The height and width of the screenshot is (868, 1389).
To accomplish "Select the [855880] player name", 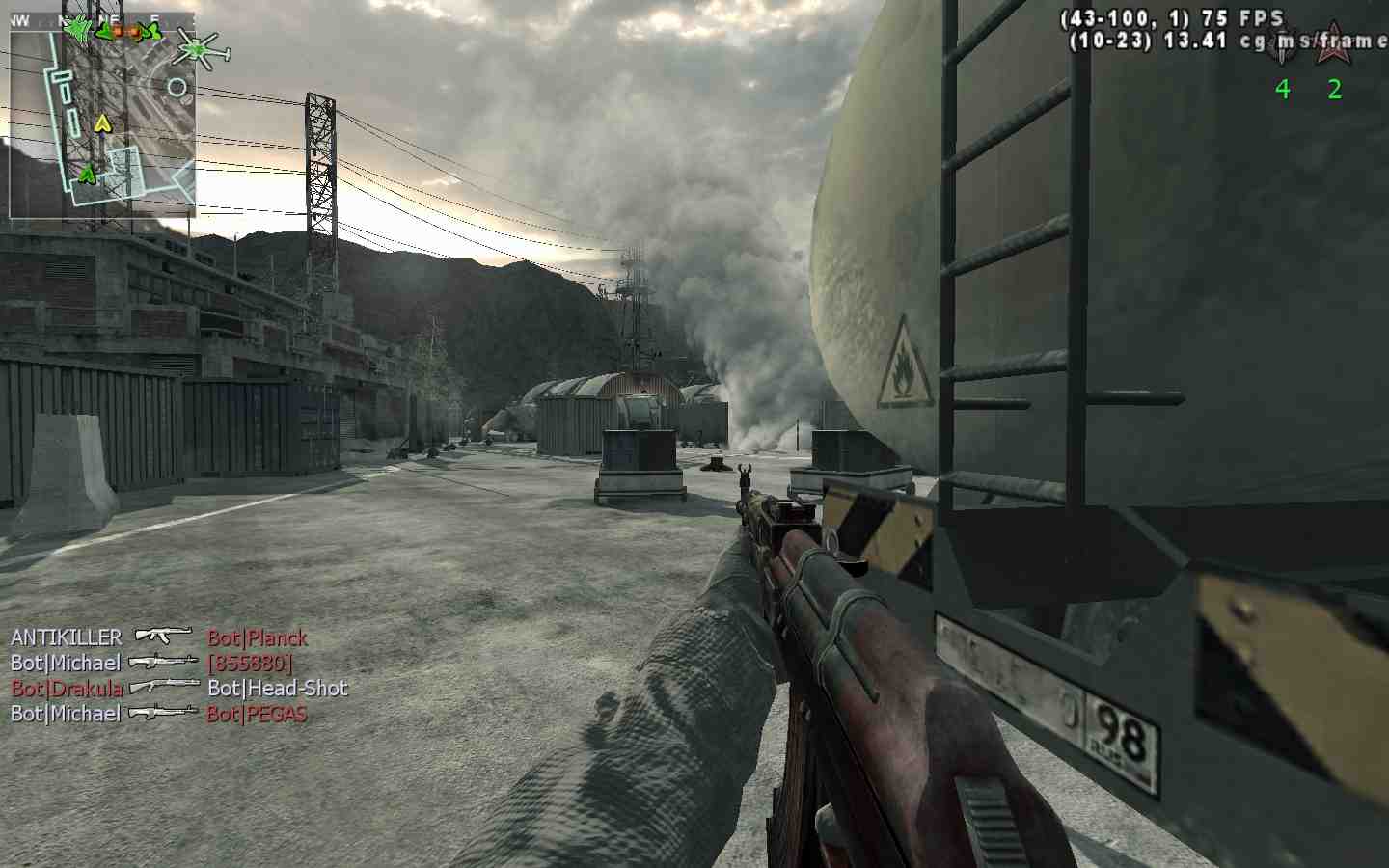I will [x=249, y=663].
